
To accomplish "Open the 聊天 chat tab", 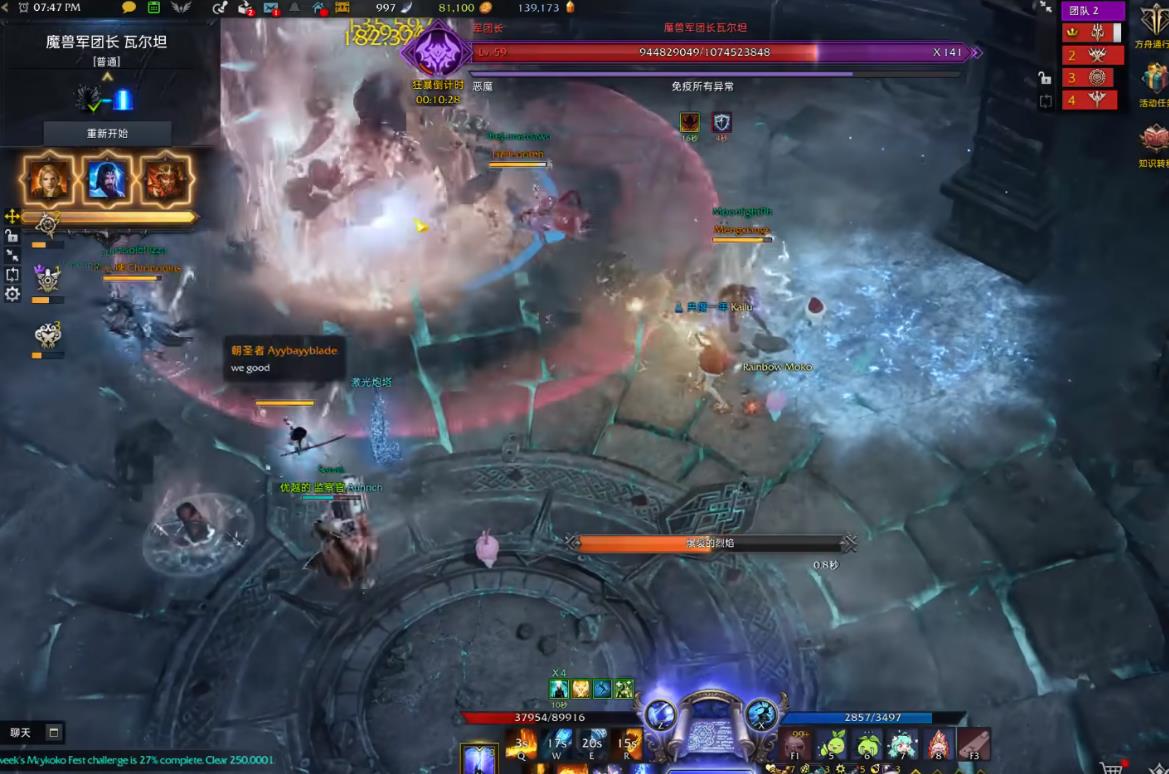I will pyautogui.click(x=21, y=733).
